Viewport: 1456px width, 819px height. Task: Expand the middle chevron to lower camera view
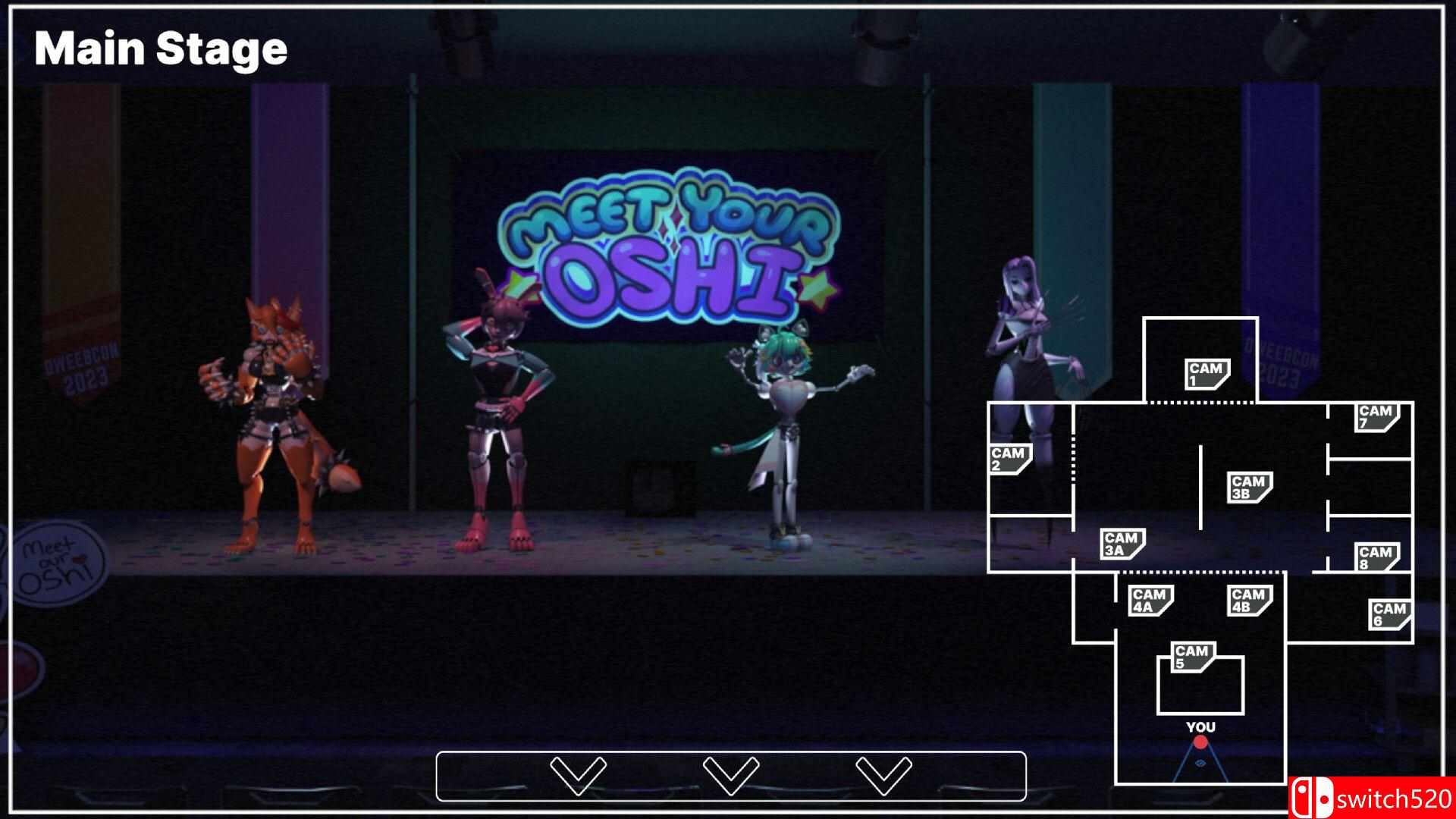click(730, 775)
